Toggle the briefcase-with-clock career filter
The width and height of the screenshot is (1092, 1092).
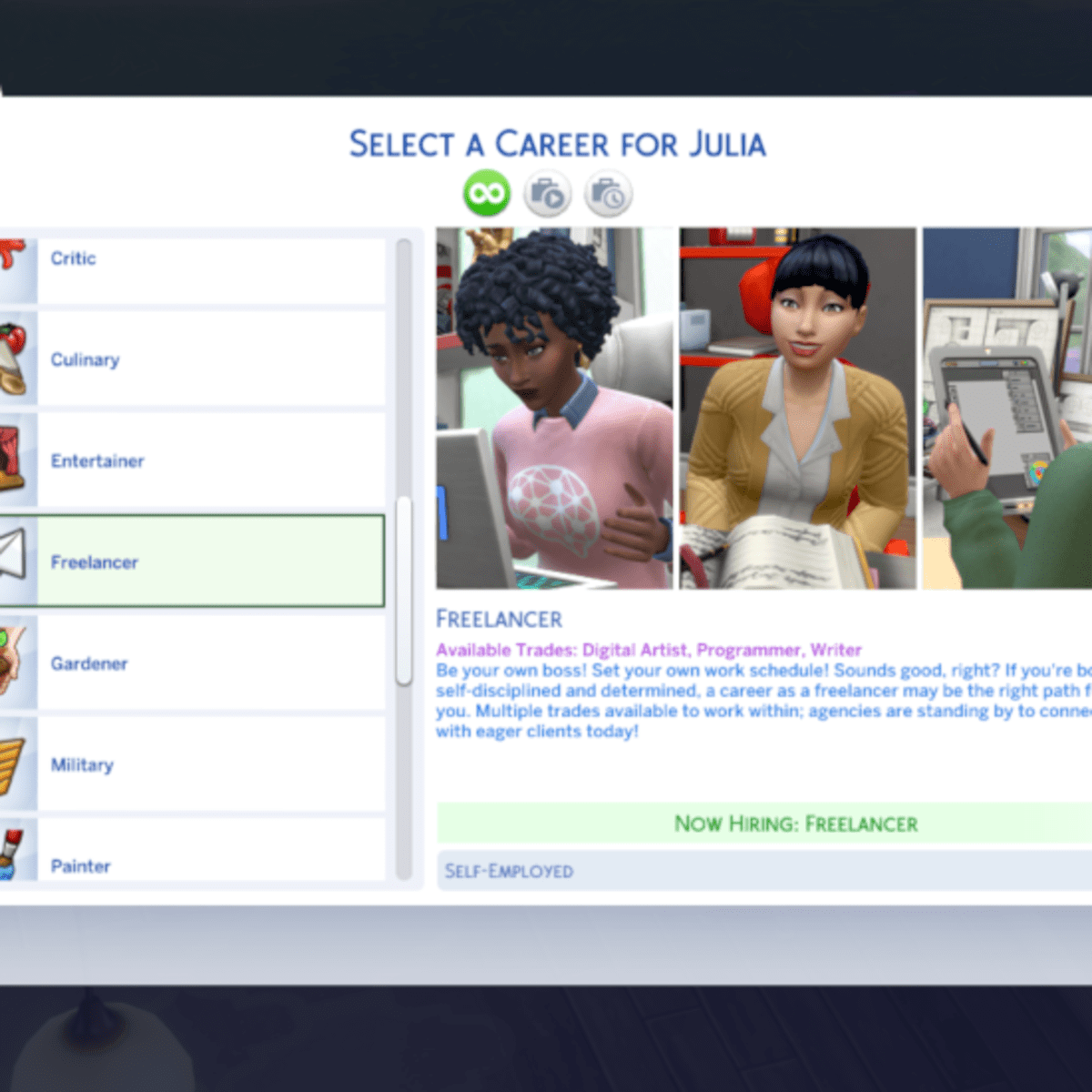tap(608, 194)
